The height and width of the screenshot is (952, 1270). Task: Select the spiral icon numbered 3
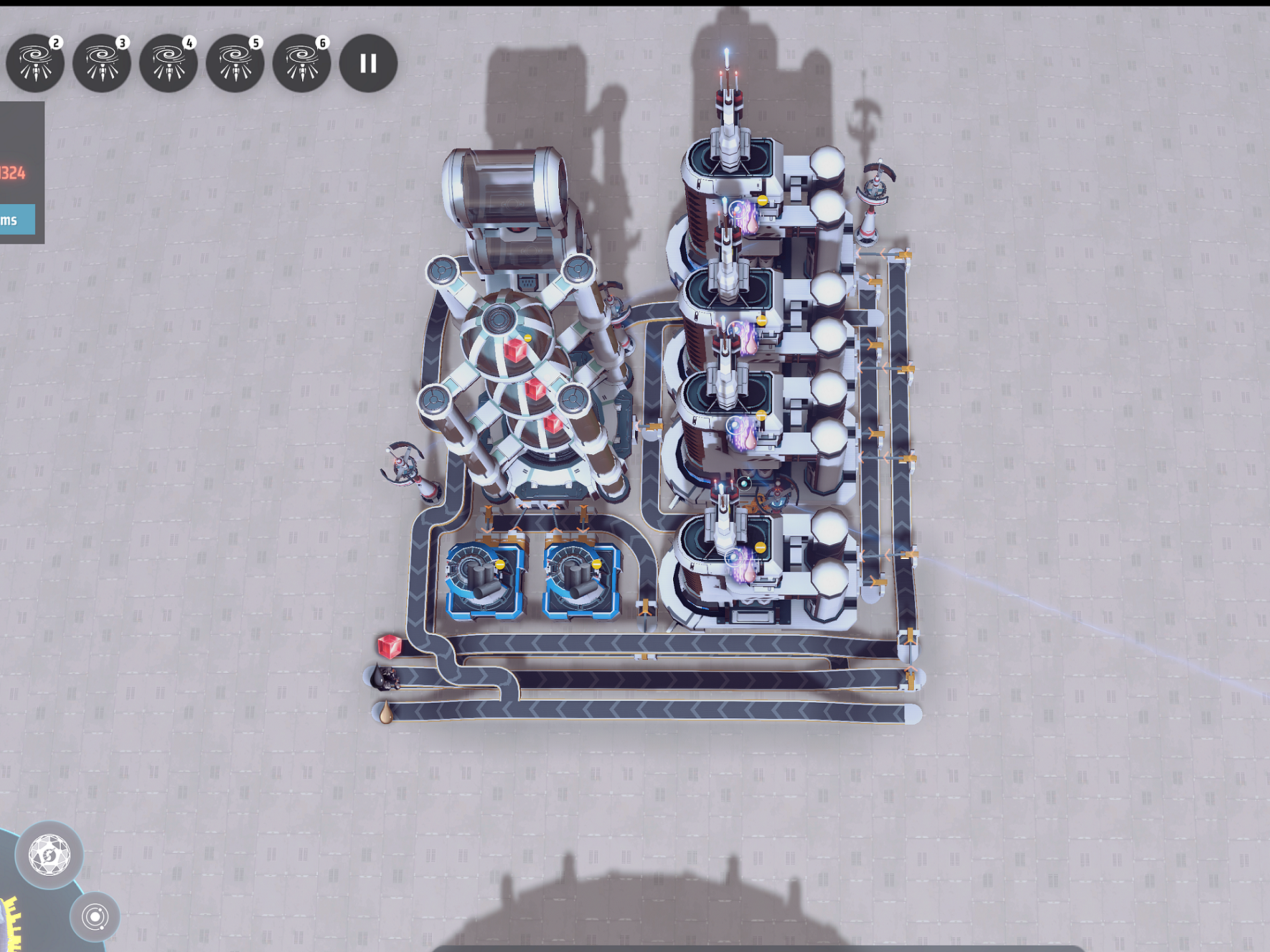pos(102,63)
